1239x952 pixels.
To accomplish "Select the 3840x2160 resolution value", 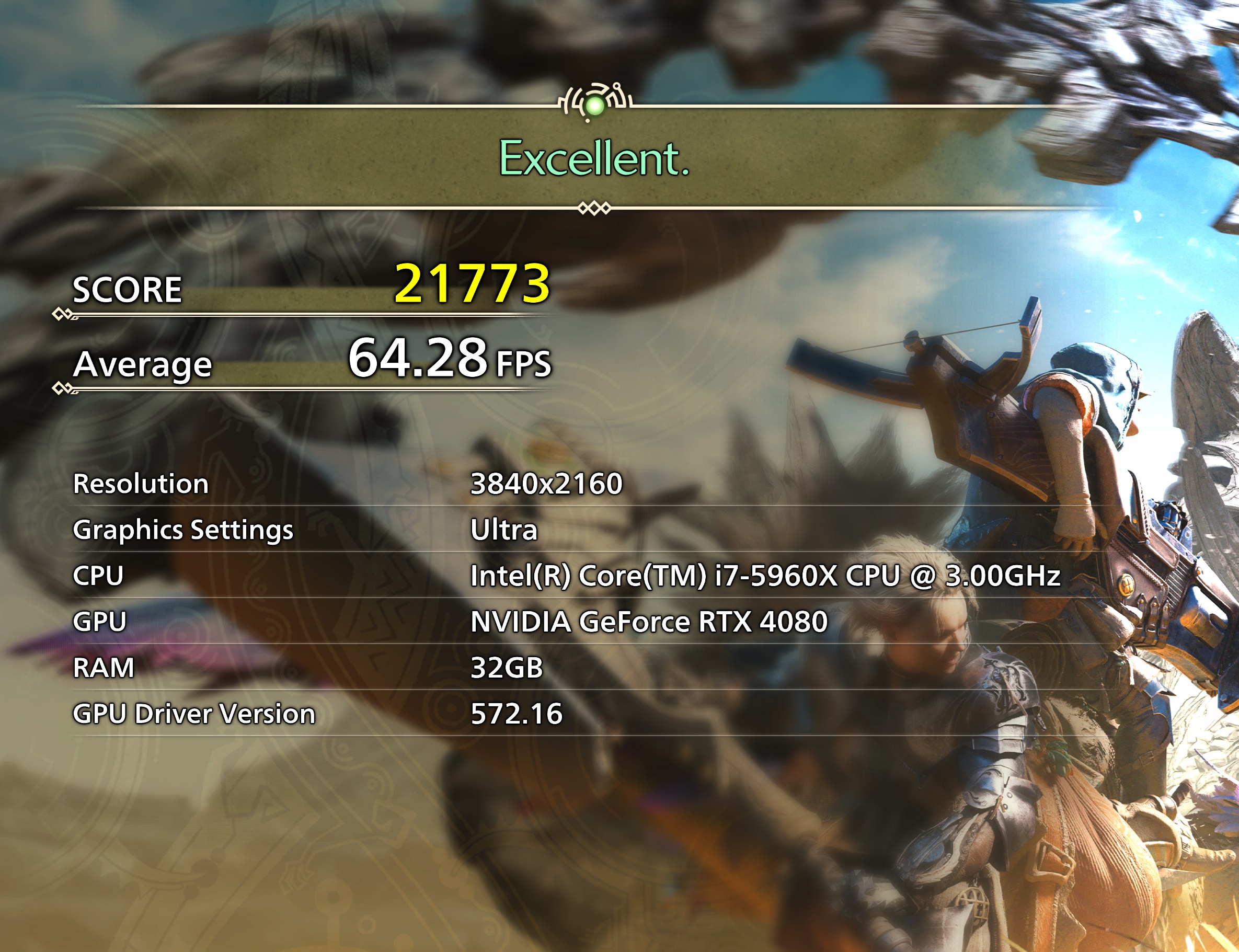I will [547, 485].
